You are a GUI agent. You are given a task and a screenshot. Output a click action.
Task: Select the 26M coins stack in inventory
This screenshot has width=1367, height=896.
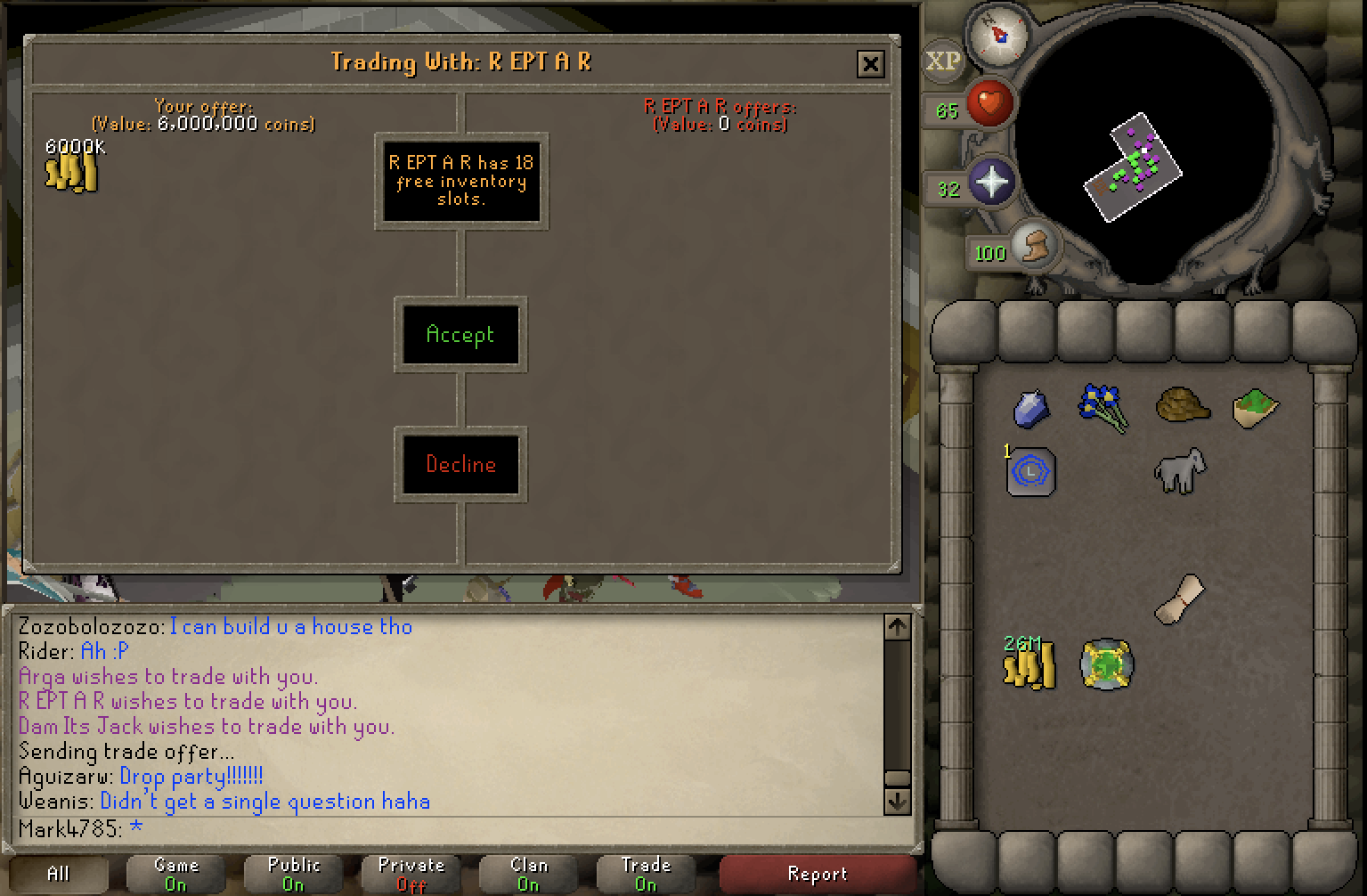1029,664
